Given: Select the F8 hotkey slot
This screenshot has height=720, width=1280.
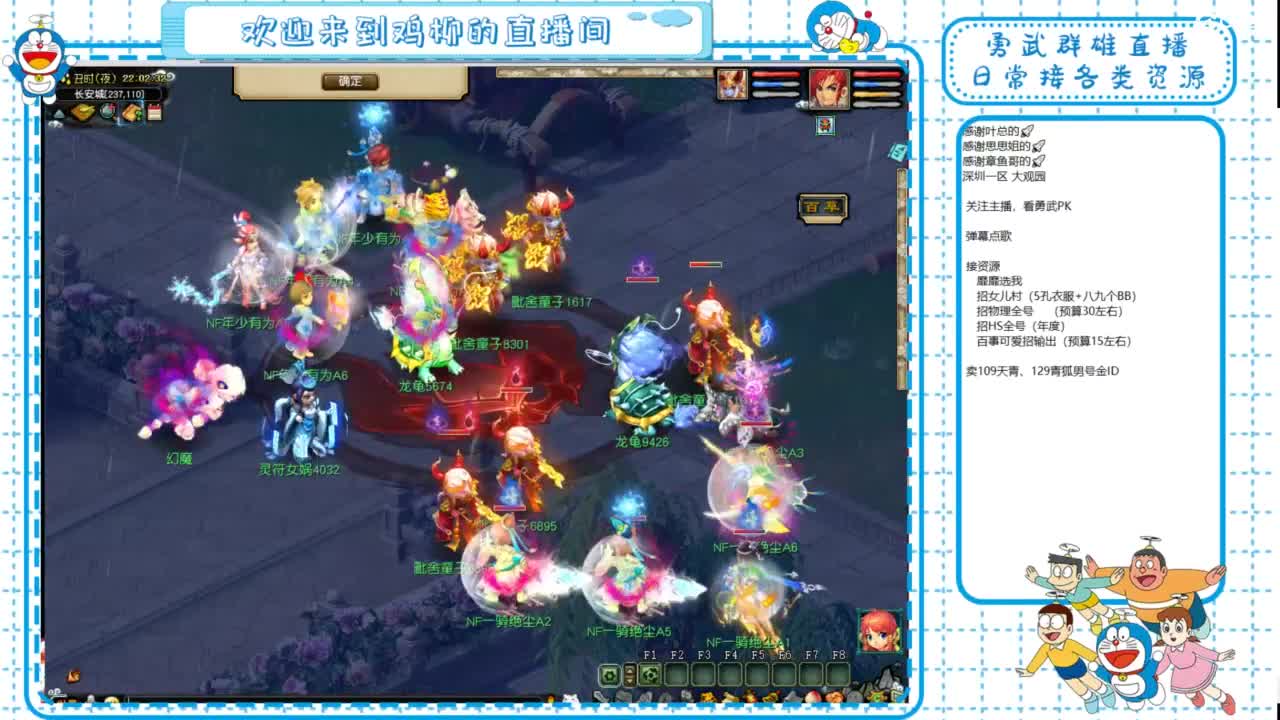Looking at the screenshot, I should click(x=839, y=675).
